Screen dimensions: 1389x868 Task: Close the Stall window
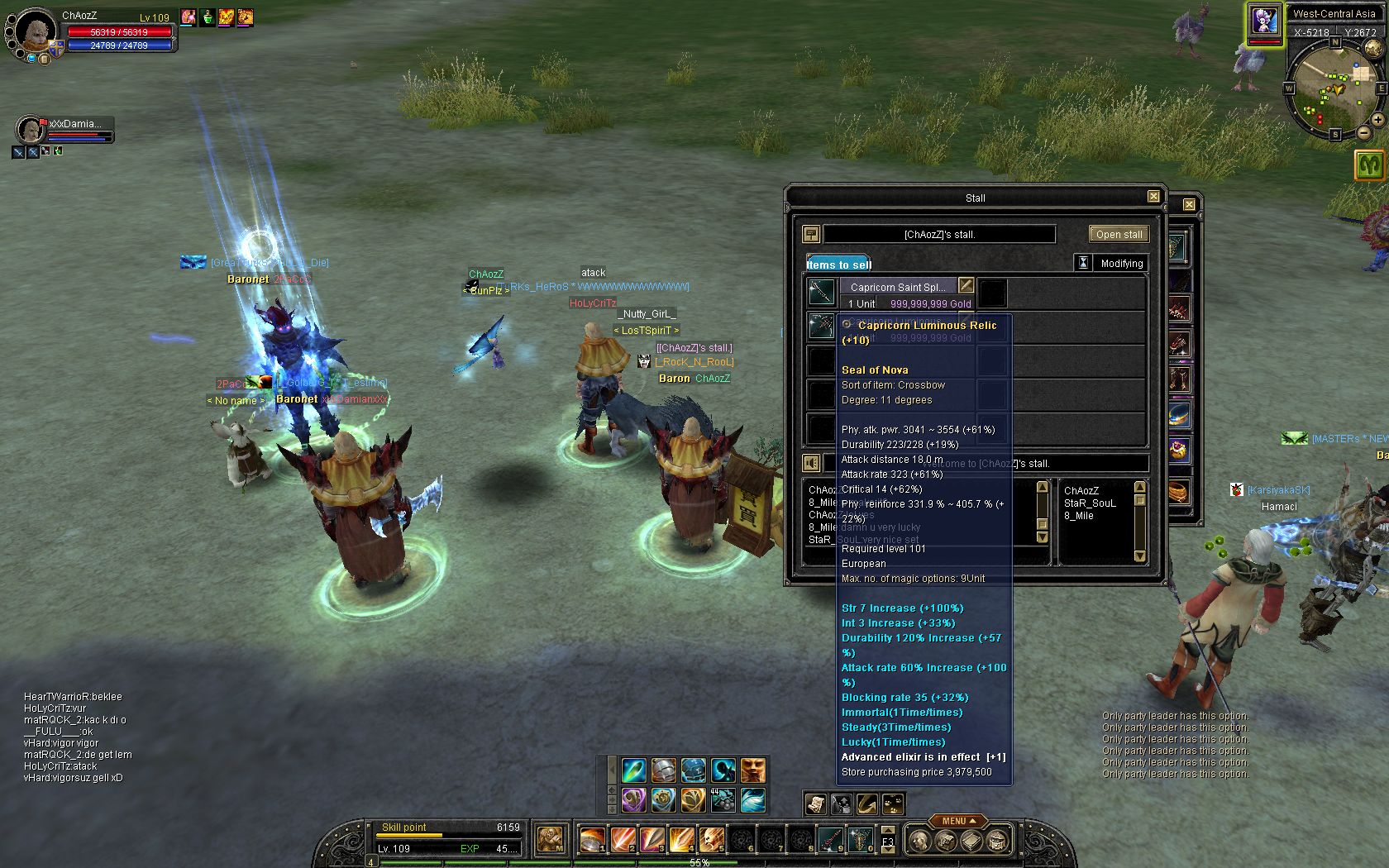1153,197
